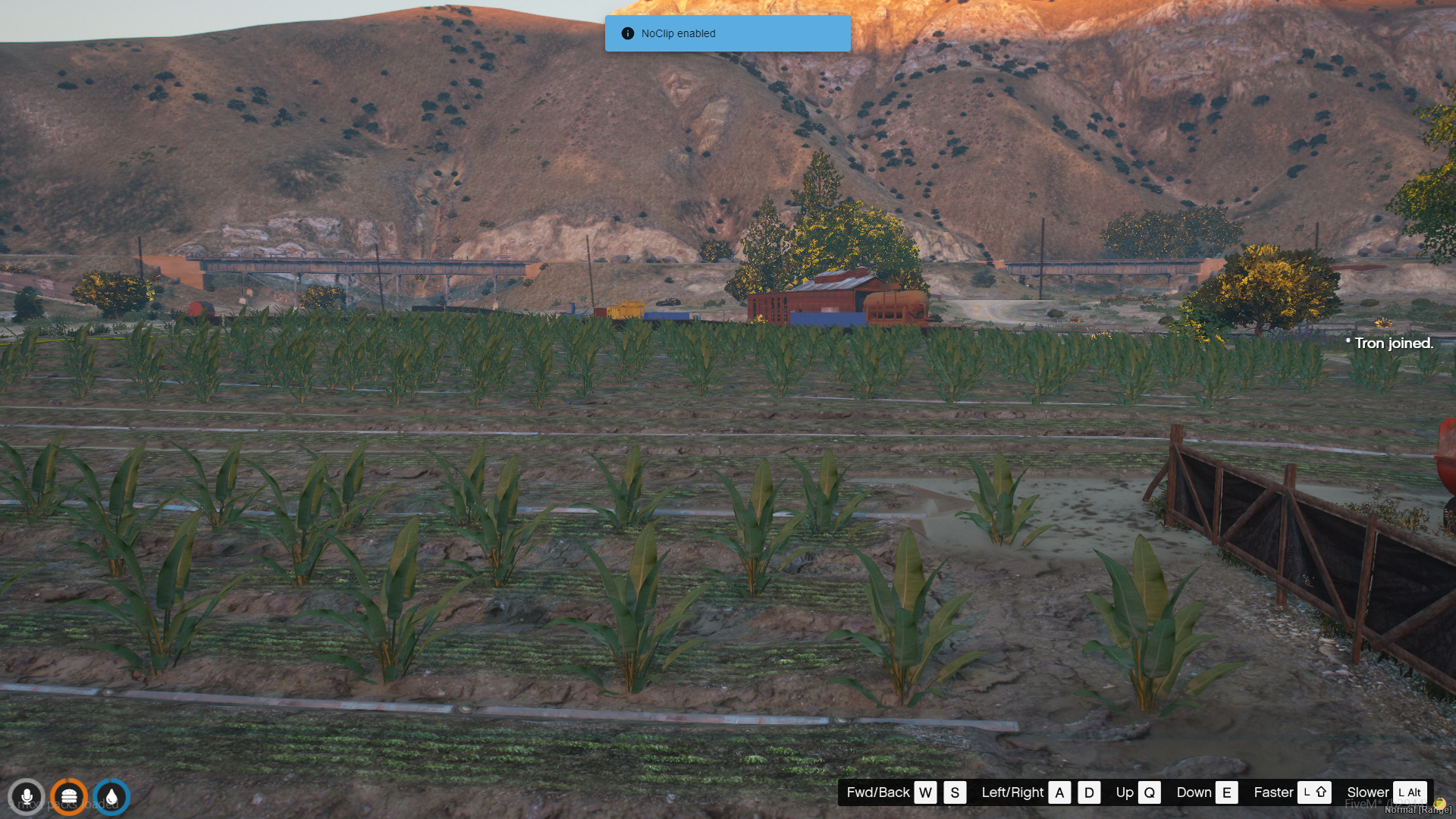
Task: Select the water drop thirst icon
Action: [111, 797]
